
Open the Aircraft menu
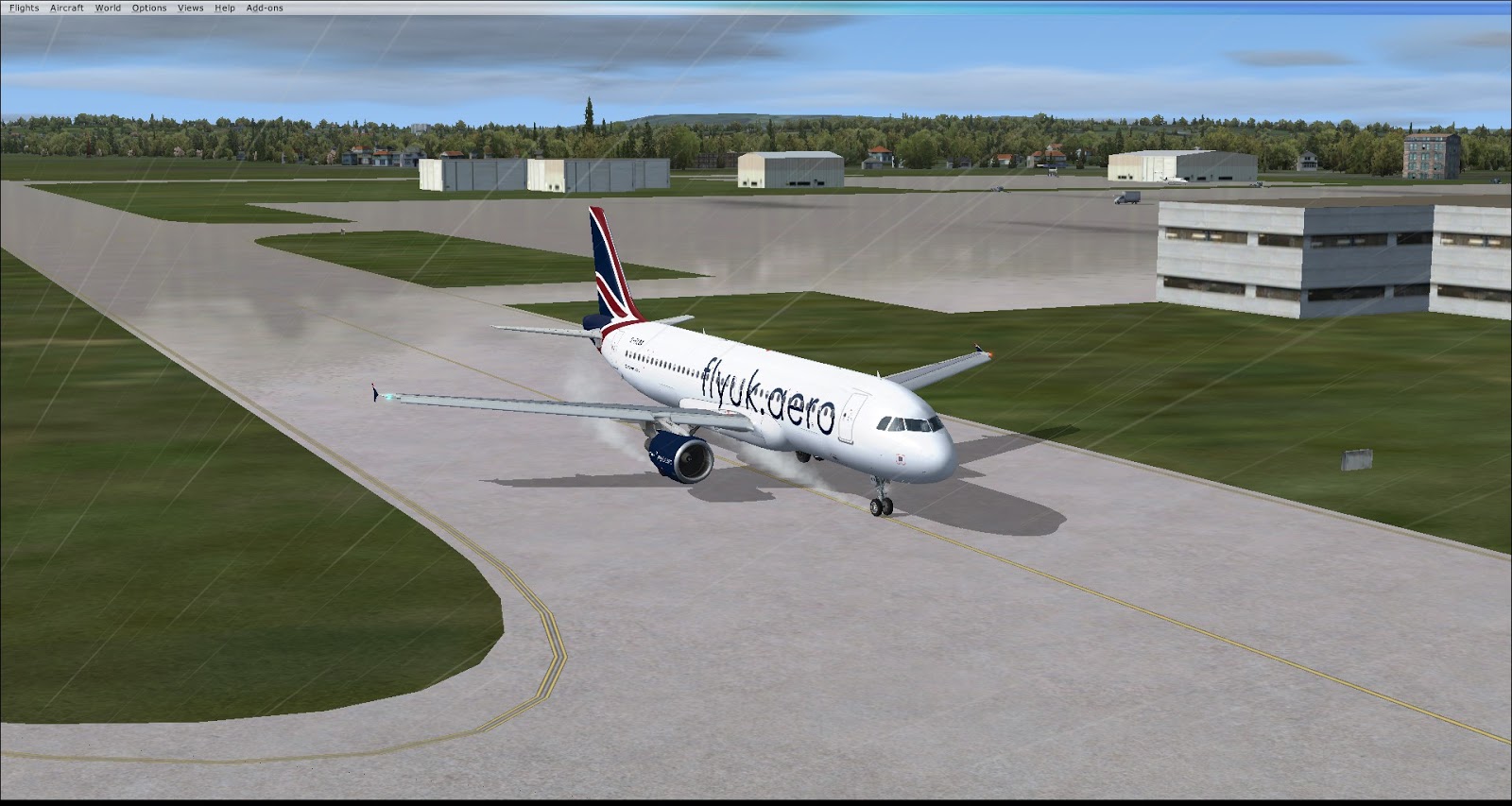point(67,8)
